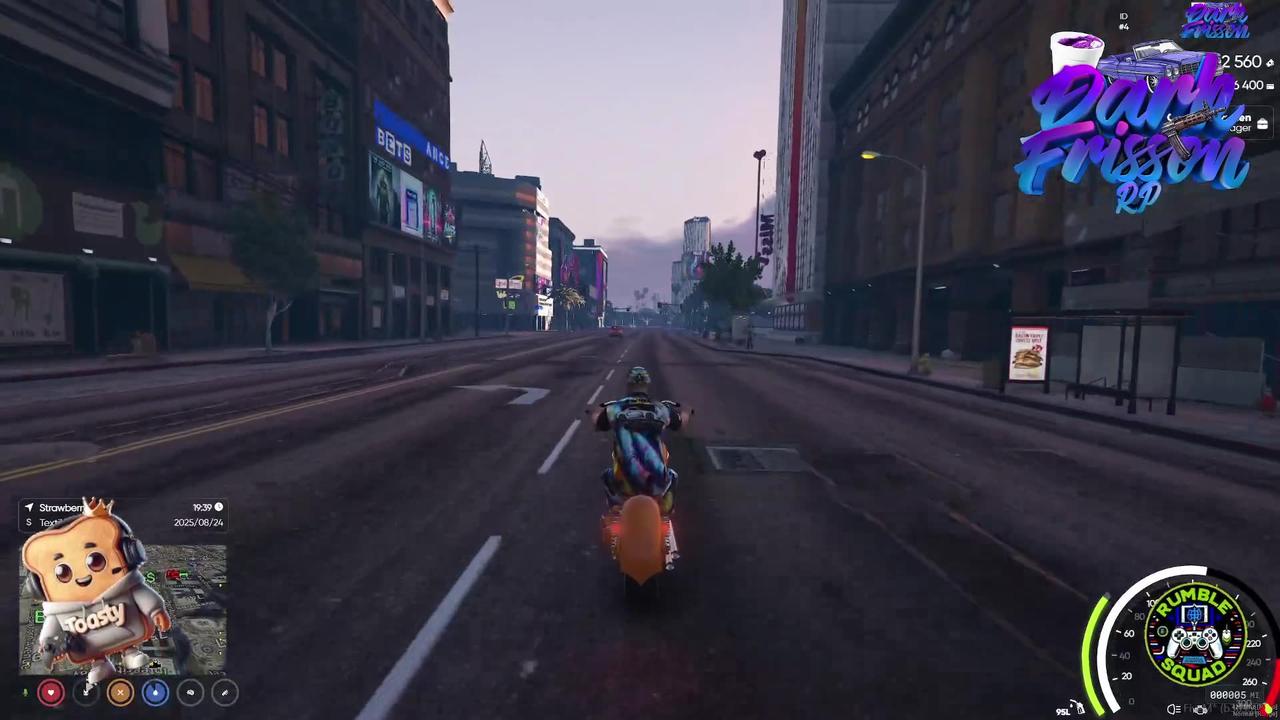Viewport: 1280px width, 720px height.
Task: Open the wallet bag icon near the manager panel
Action: 1263,122
